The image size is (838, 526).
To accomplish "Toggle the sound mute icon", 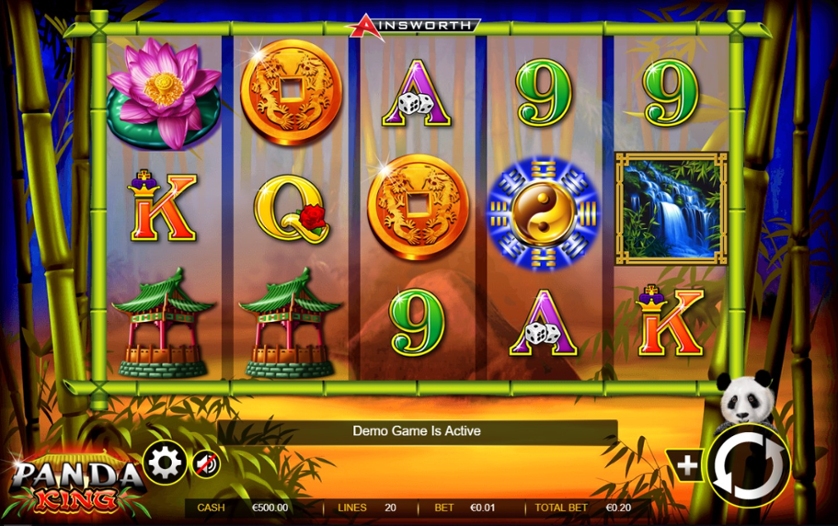I will [206, 464].
